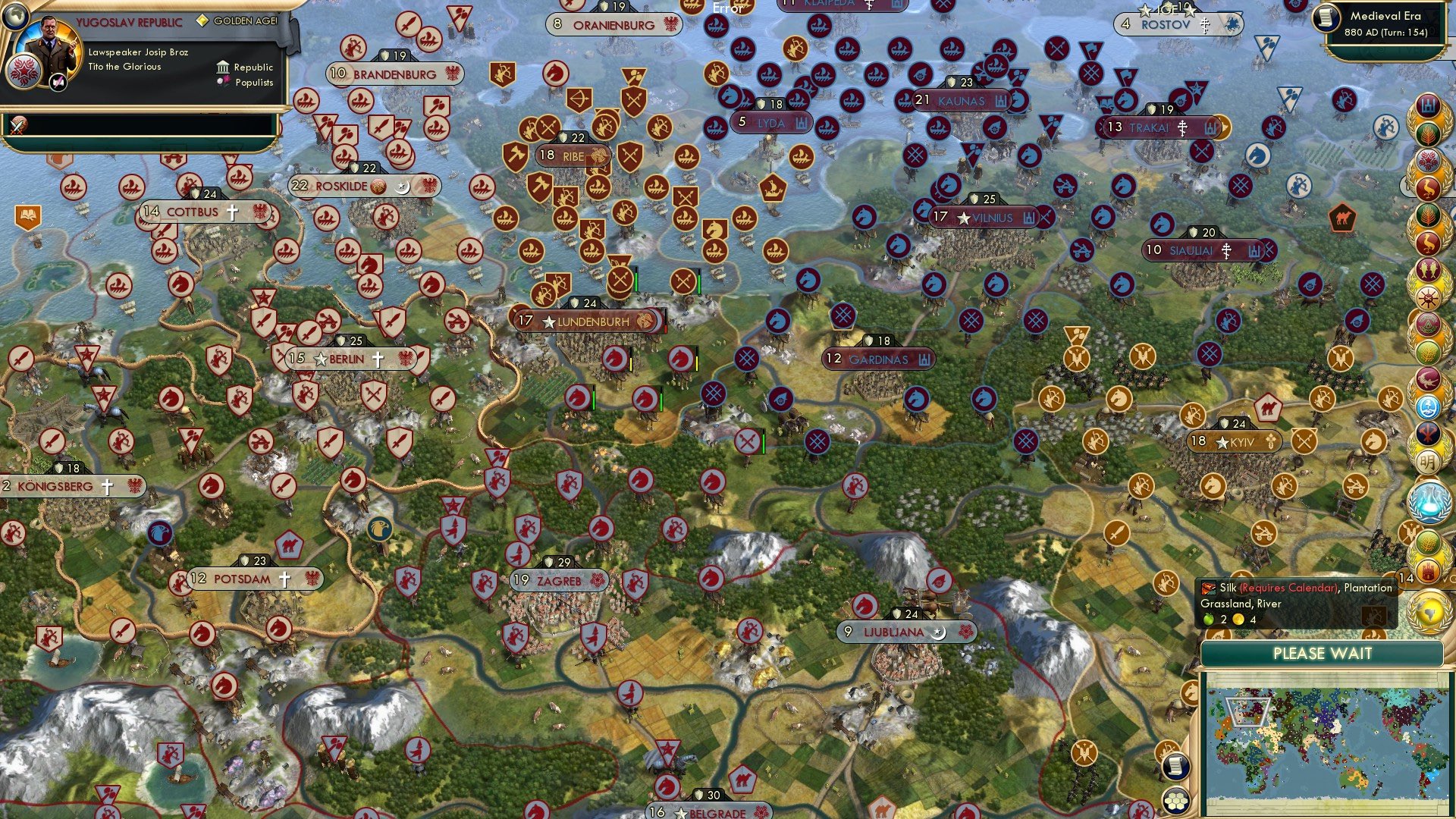The width and height of the screenshot is (1456, 819).
Task: Toggle the religion cross on Cottbus city banner
Action: 231,212
